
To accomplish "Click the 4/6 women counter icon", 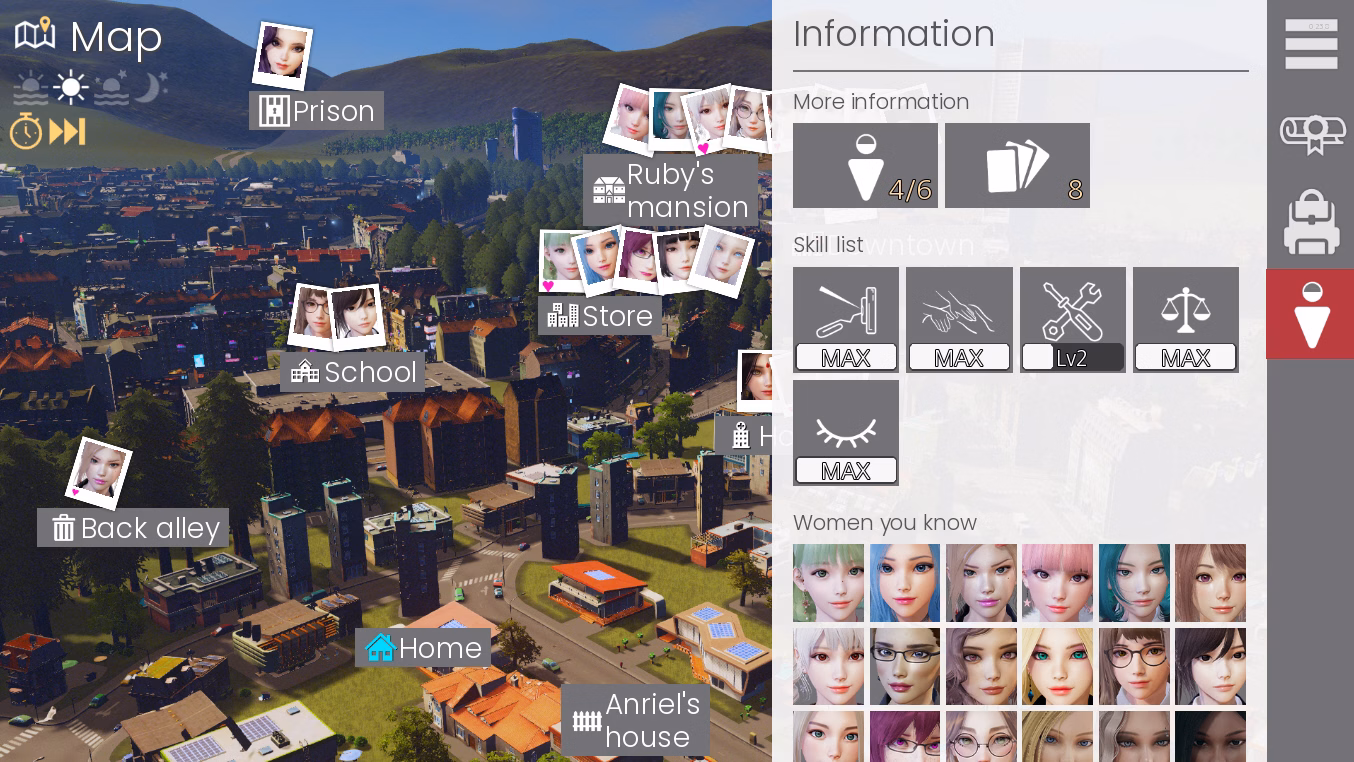I will click(864, 165).
